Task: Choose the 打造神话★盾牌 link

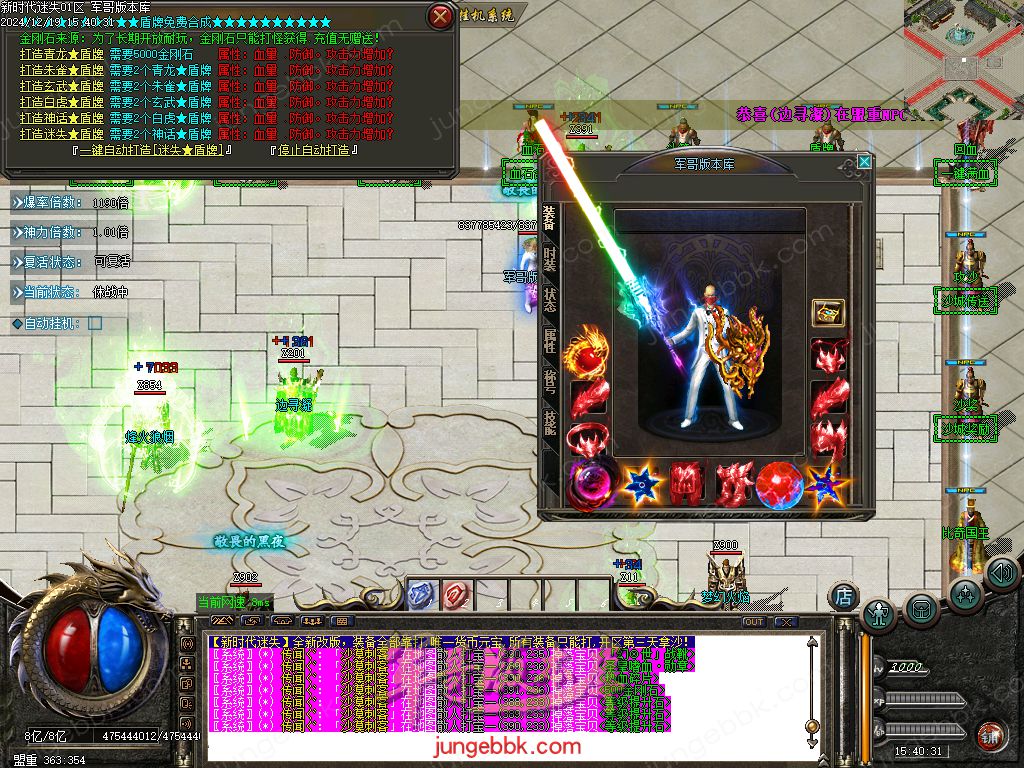Action: [x=62, y=118]
